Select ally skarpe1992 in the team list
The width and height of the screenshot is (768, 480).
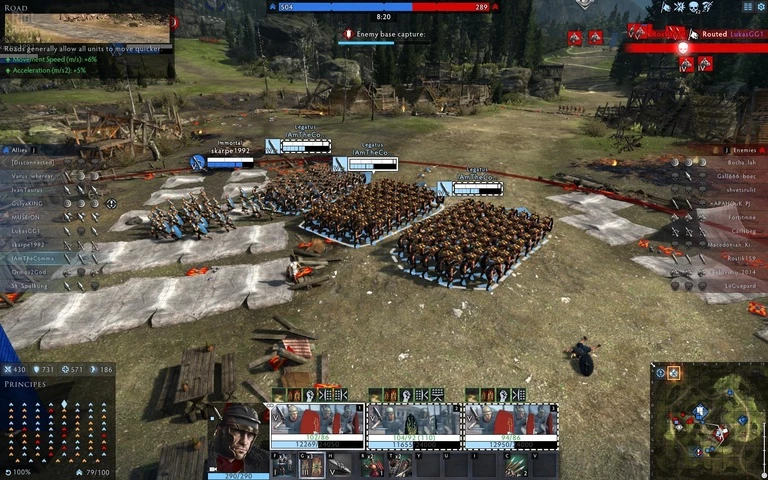click(x=28, y=244)
